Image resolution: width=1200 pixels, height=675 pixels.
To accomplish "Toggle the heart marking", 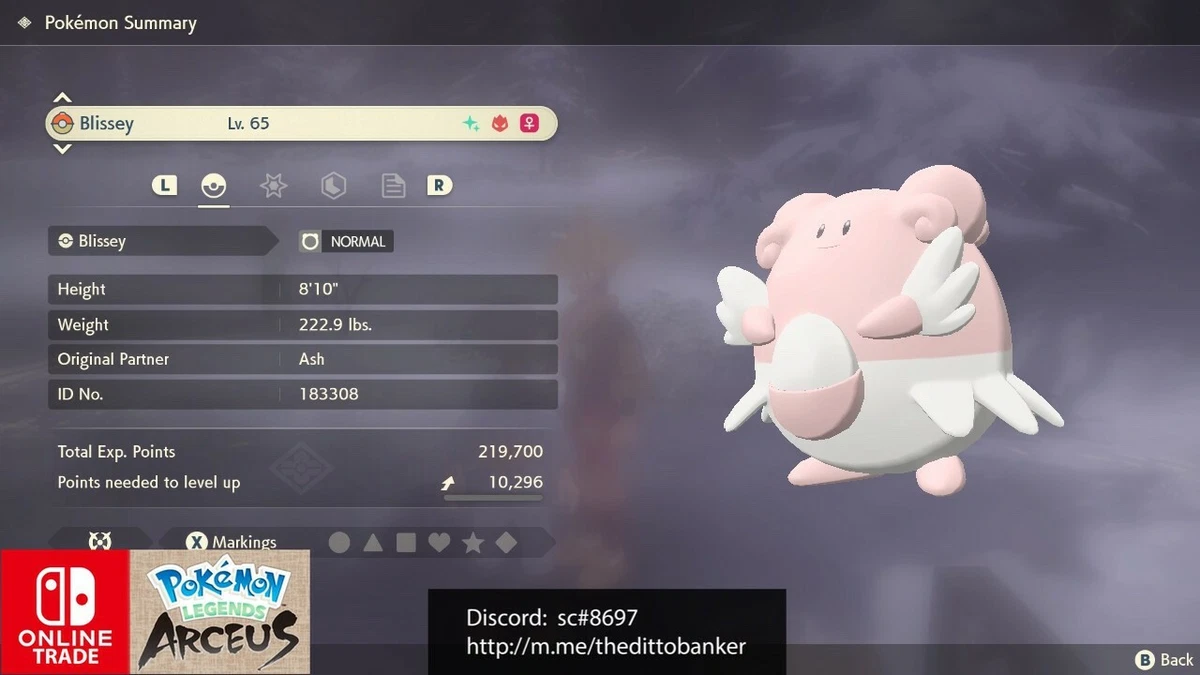I will [439, 542].
